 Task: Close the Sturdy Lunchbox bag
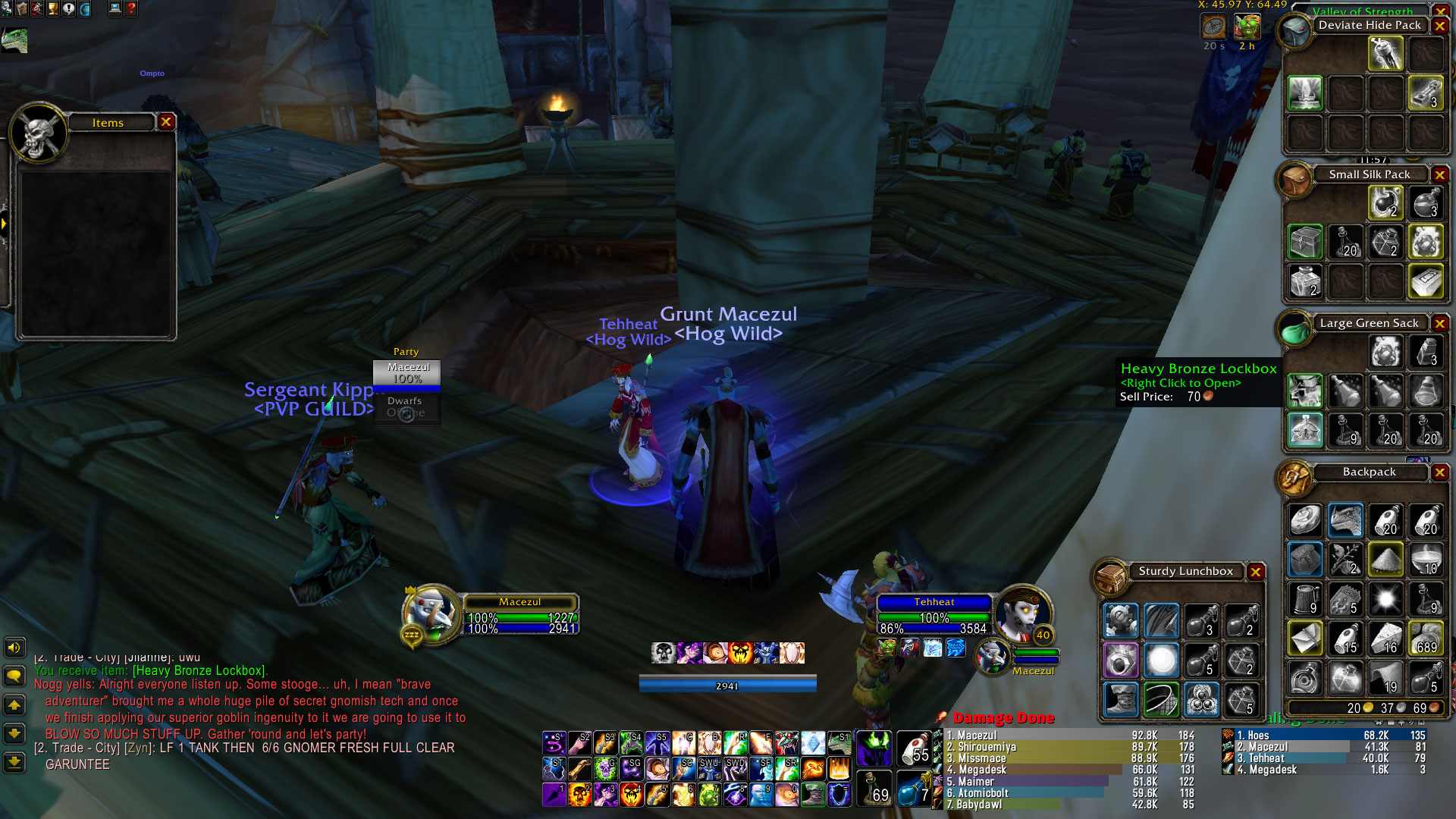coord(1256,571)
